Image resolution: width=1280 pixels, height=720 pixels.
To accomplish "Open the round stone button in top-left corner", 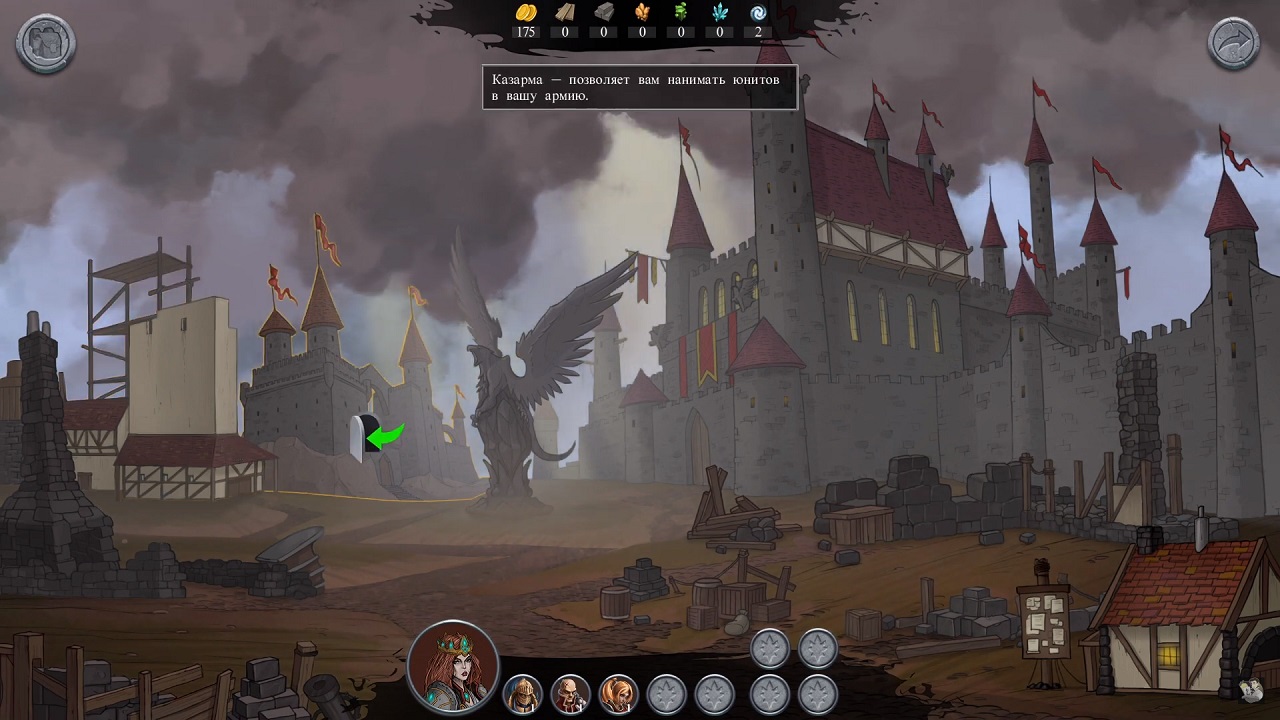I will [x=46, y=43].
